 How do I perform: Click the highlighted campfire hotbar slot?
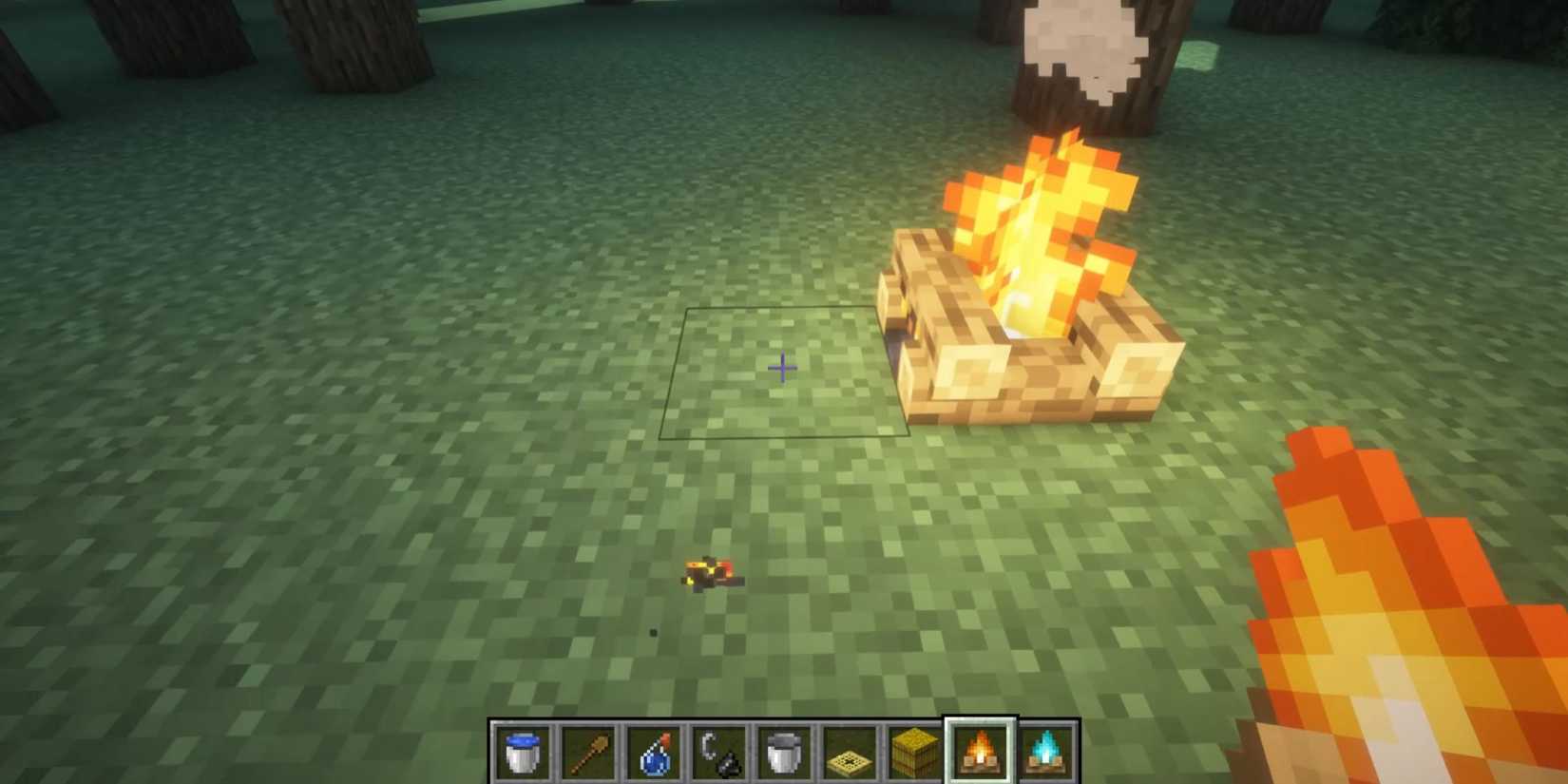[x=979, y=751]
